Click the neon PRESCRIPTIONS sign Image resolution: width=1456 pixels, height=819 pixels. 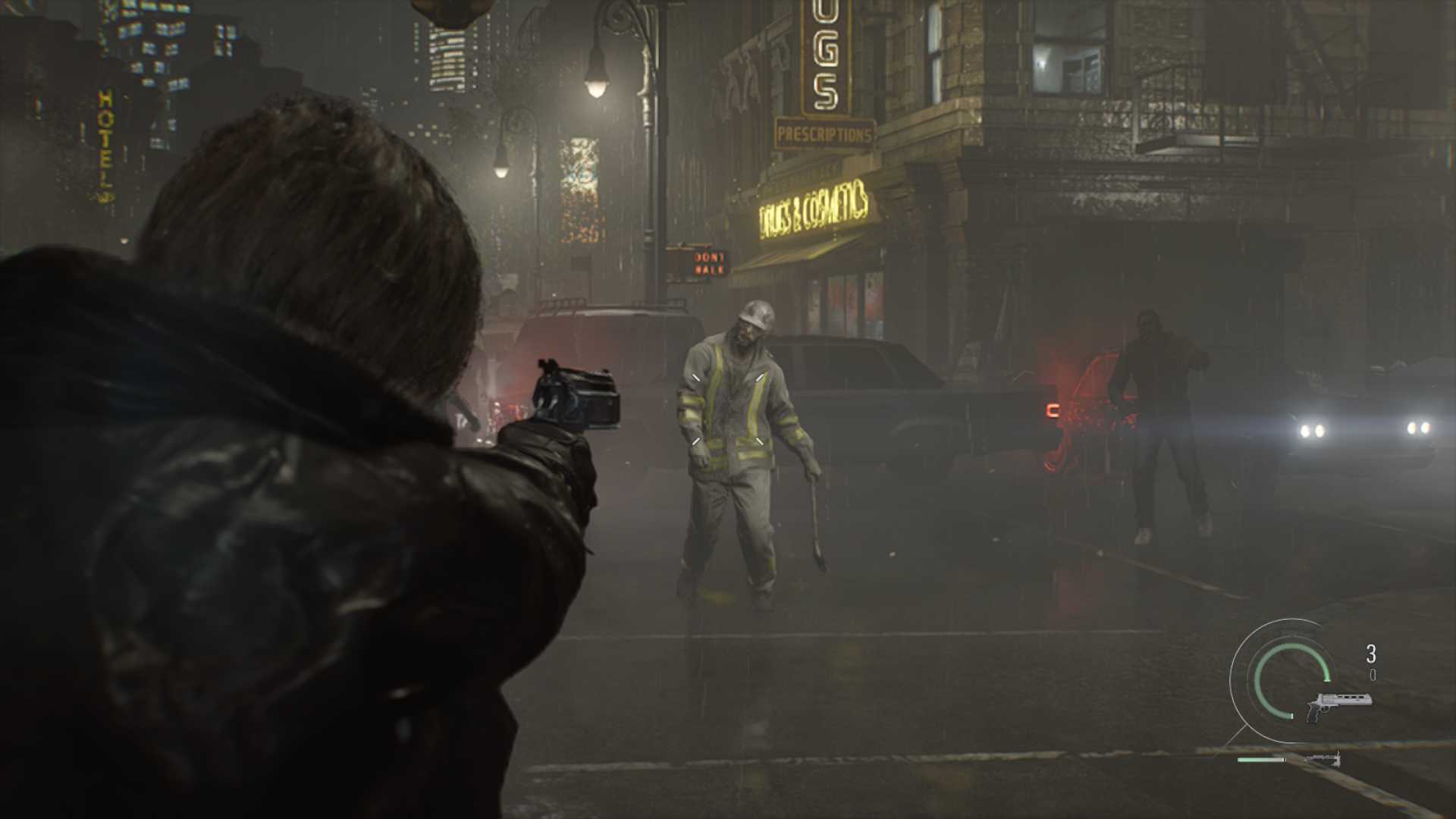[824, 133]
